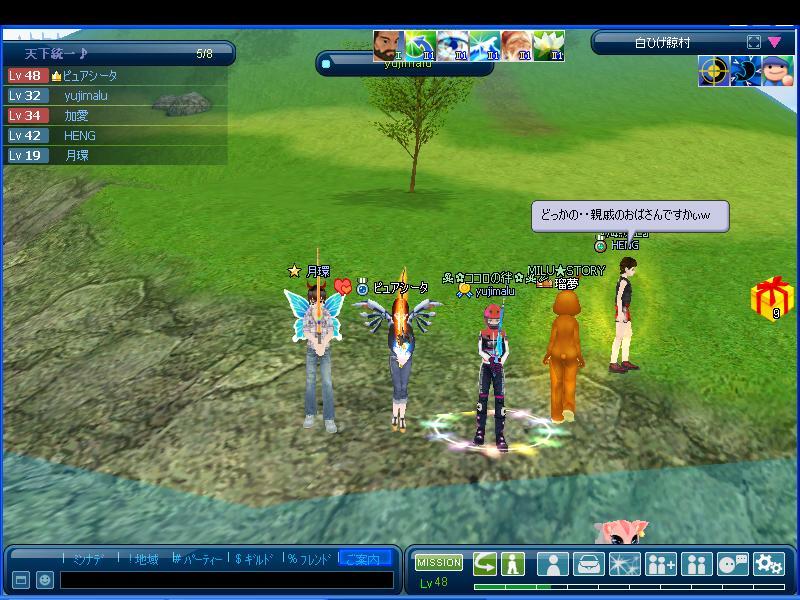Image resolution: width=800 pixels, height=600 pixels.
Task: Open the gear settings menu
Action: point(768,564)
